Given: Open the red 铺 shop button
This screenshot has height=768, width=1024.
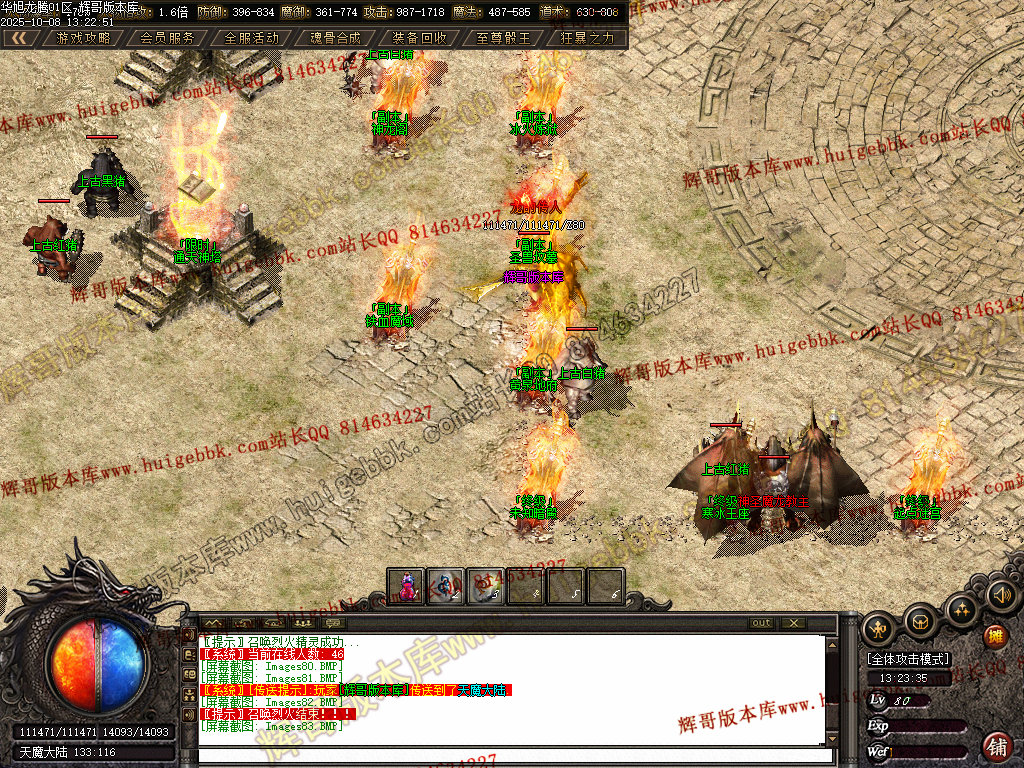Looking at the screenshot, I should click(997, 746).
